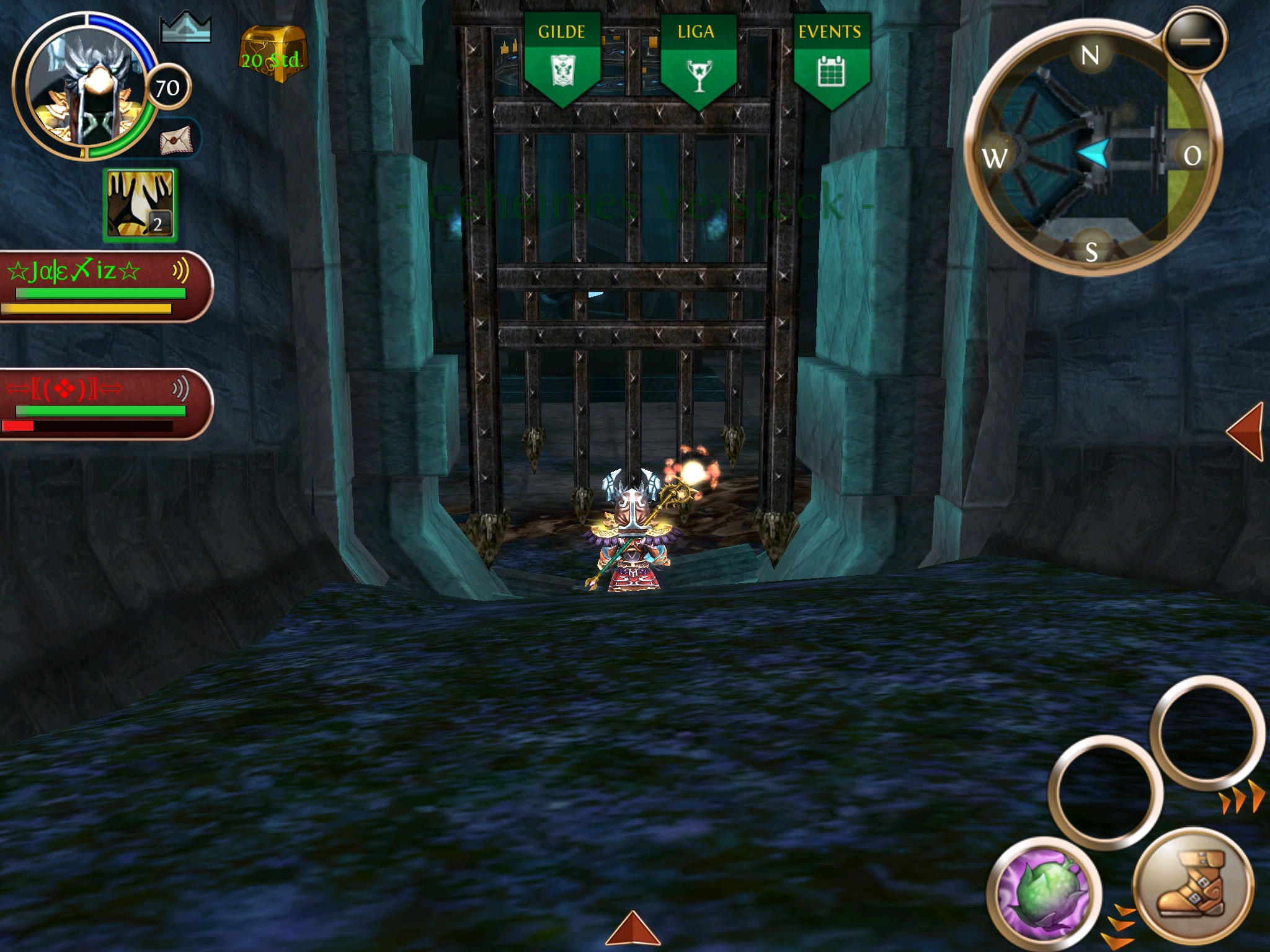
Task: Click the crown icon beside portrait
Action: pyautogui.click(x=185, y=29)
